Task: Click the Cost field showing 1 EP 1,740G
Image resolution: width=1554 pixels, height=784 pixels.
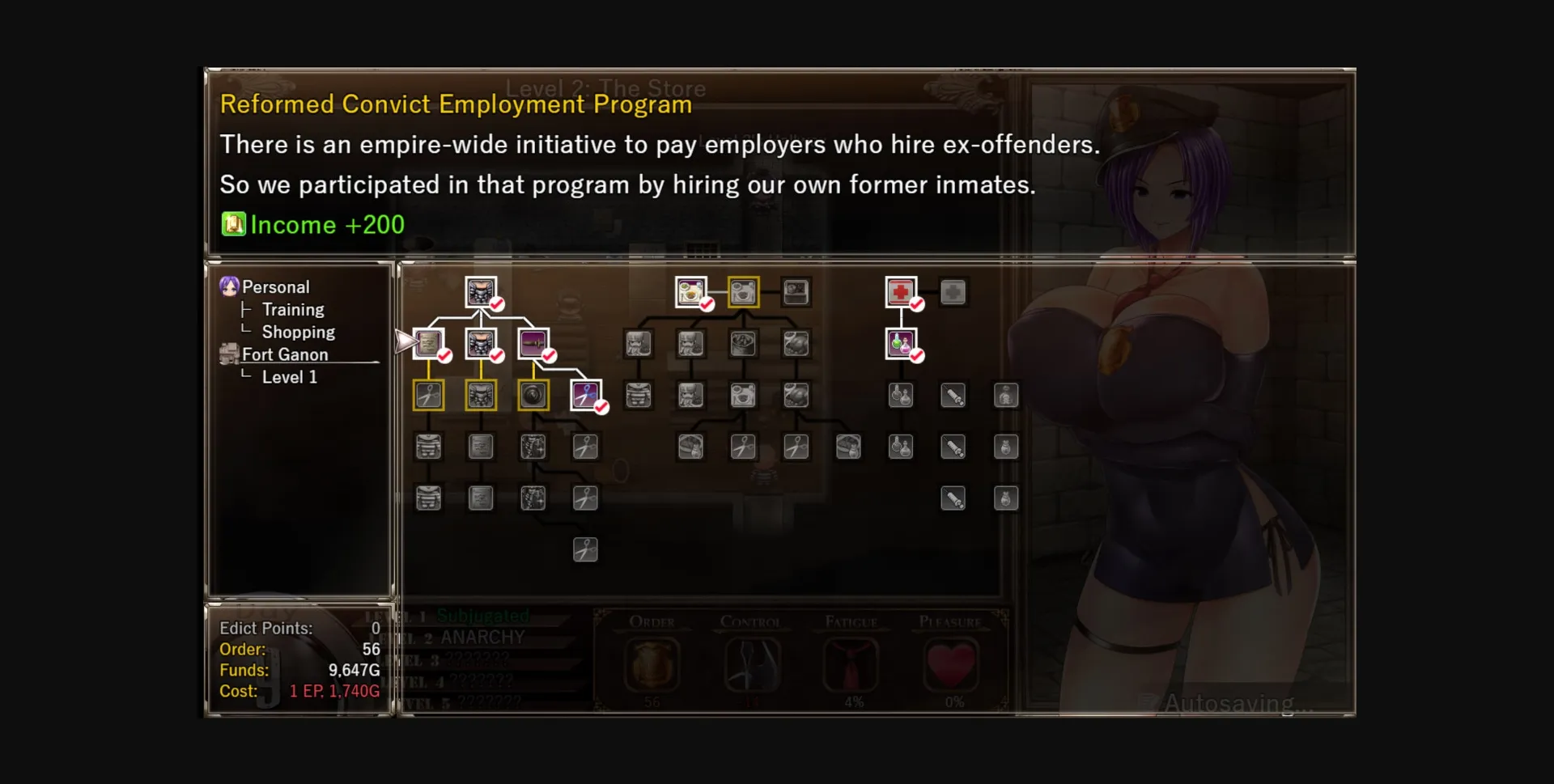Action: pyautogui.click(x=333, y=691)
